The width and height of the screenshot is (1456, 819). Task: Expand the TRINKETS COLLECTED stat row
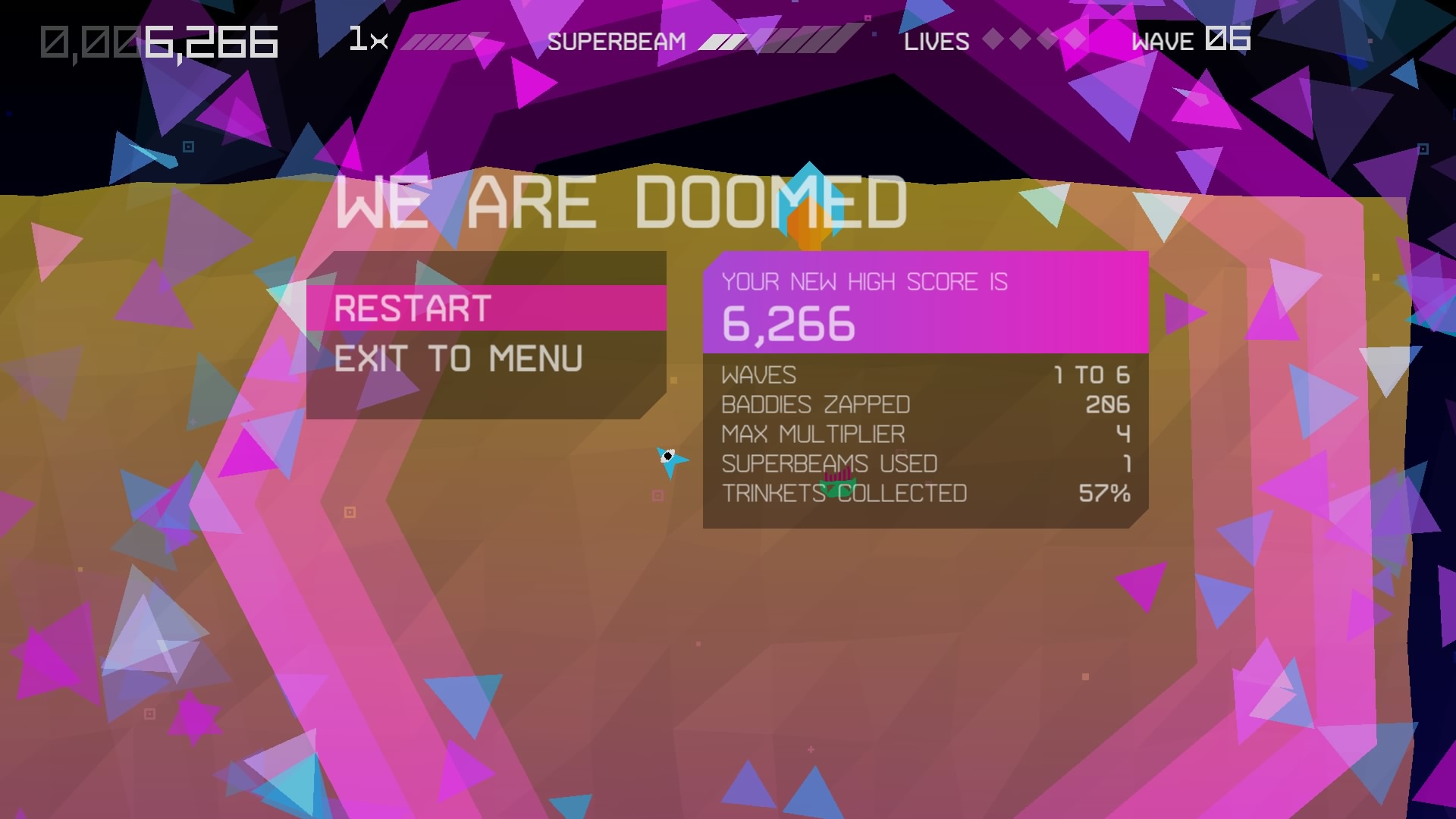pos(925,494)
